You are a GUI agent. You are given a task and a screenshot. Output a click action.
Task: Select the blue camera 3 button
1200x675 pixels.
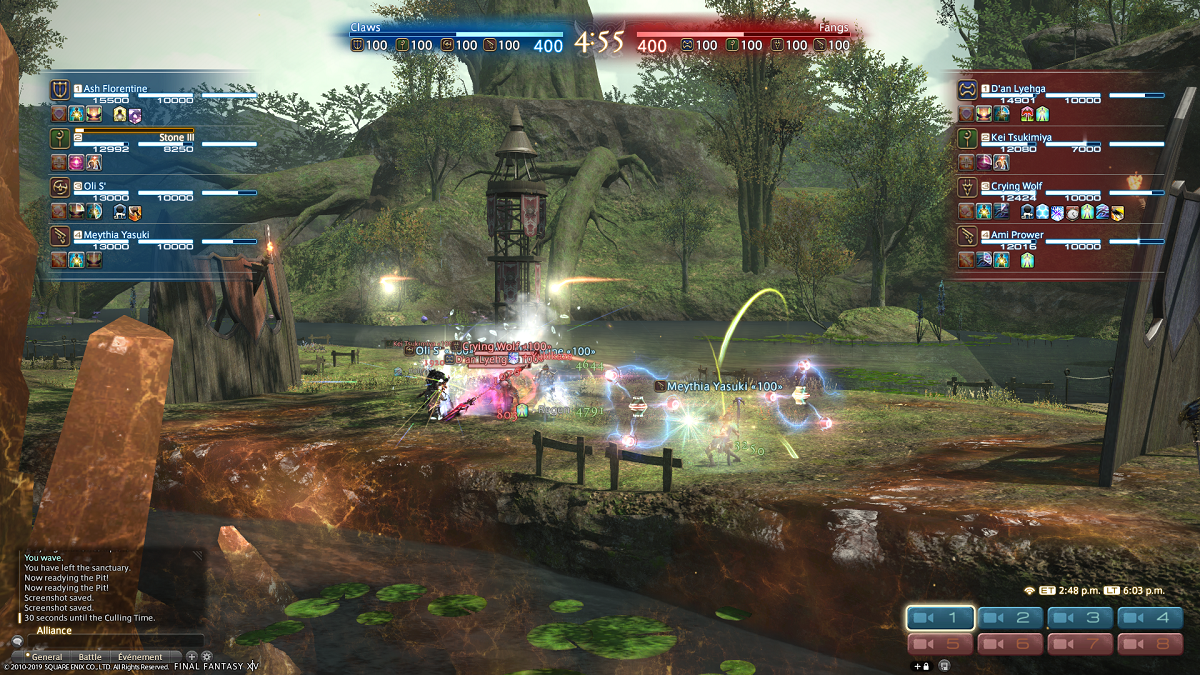click(x=1082, y=619)
